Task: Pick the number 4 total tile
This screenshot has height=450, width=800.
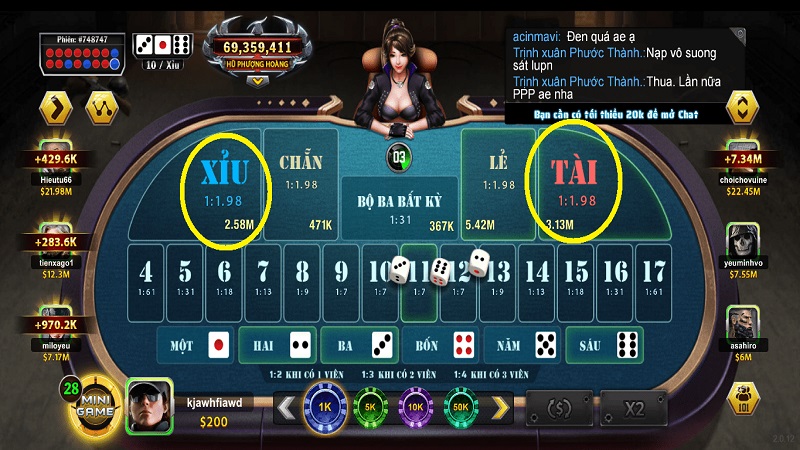Action: [146, 275]
